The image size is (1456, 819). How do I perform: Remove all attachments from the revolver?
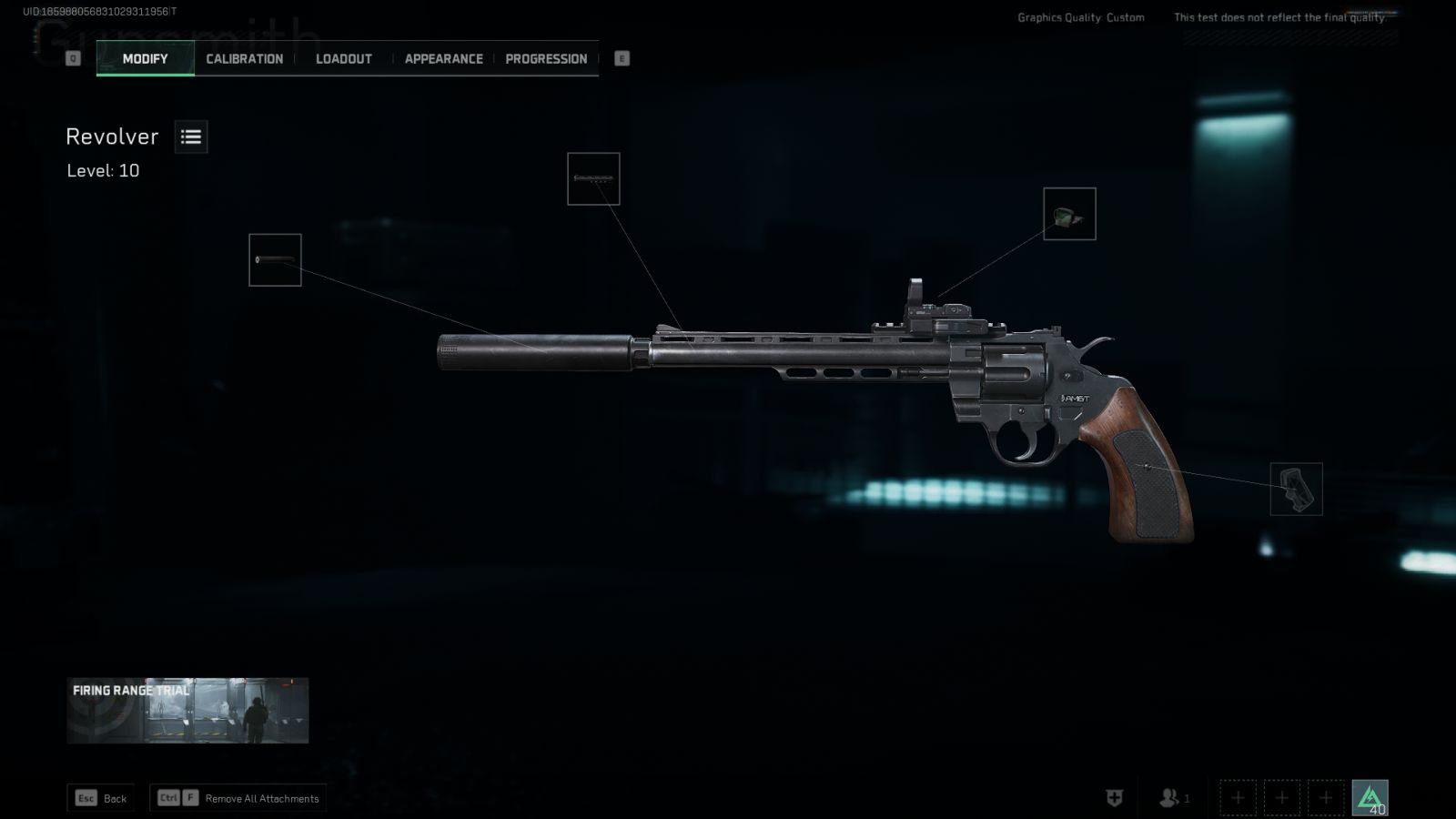[238, 798]
